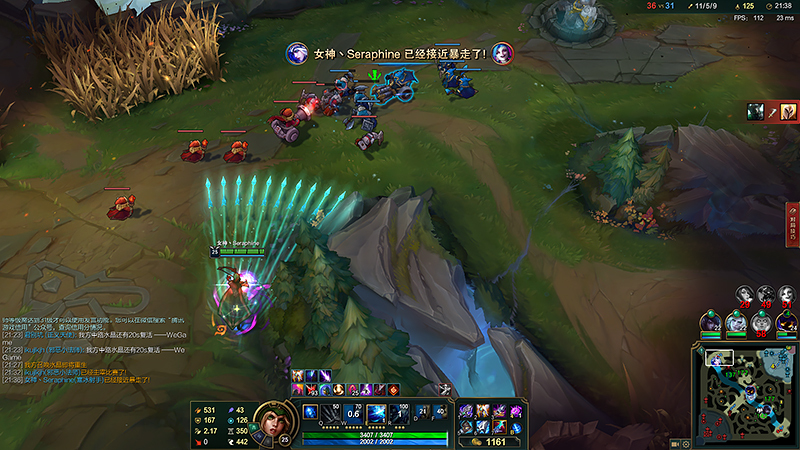Click the kill feed notification on the right

point(768,111)
